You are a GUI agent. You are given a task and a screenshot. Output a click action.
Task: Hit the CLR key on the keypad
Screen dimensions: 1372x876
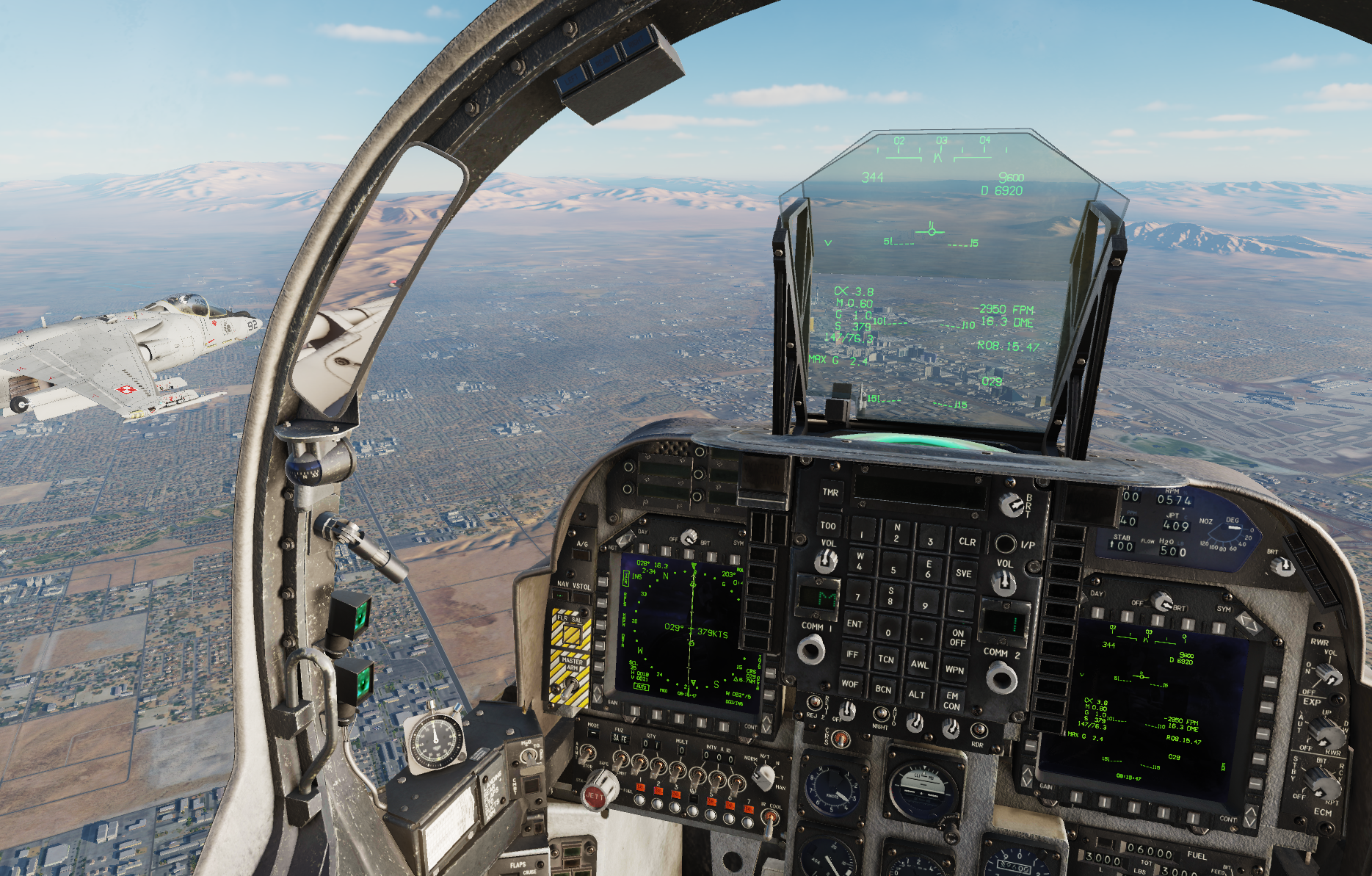tap(967, 542)
